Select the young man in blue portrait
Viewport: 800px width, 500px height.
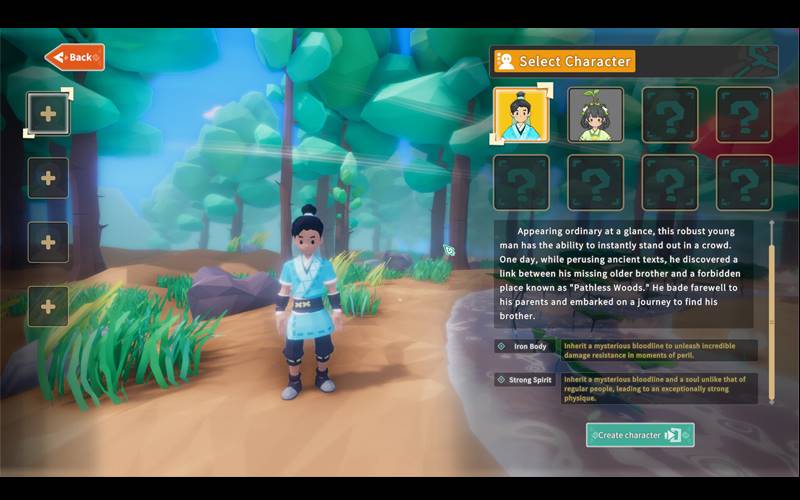coord(521,115)
